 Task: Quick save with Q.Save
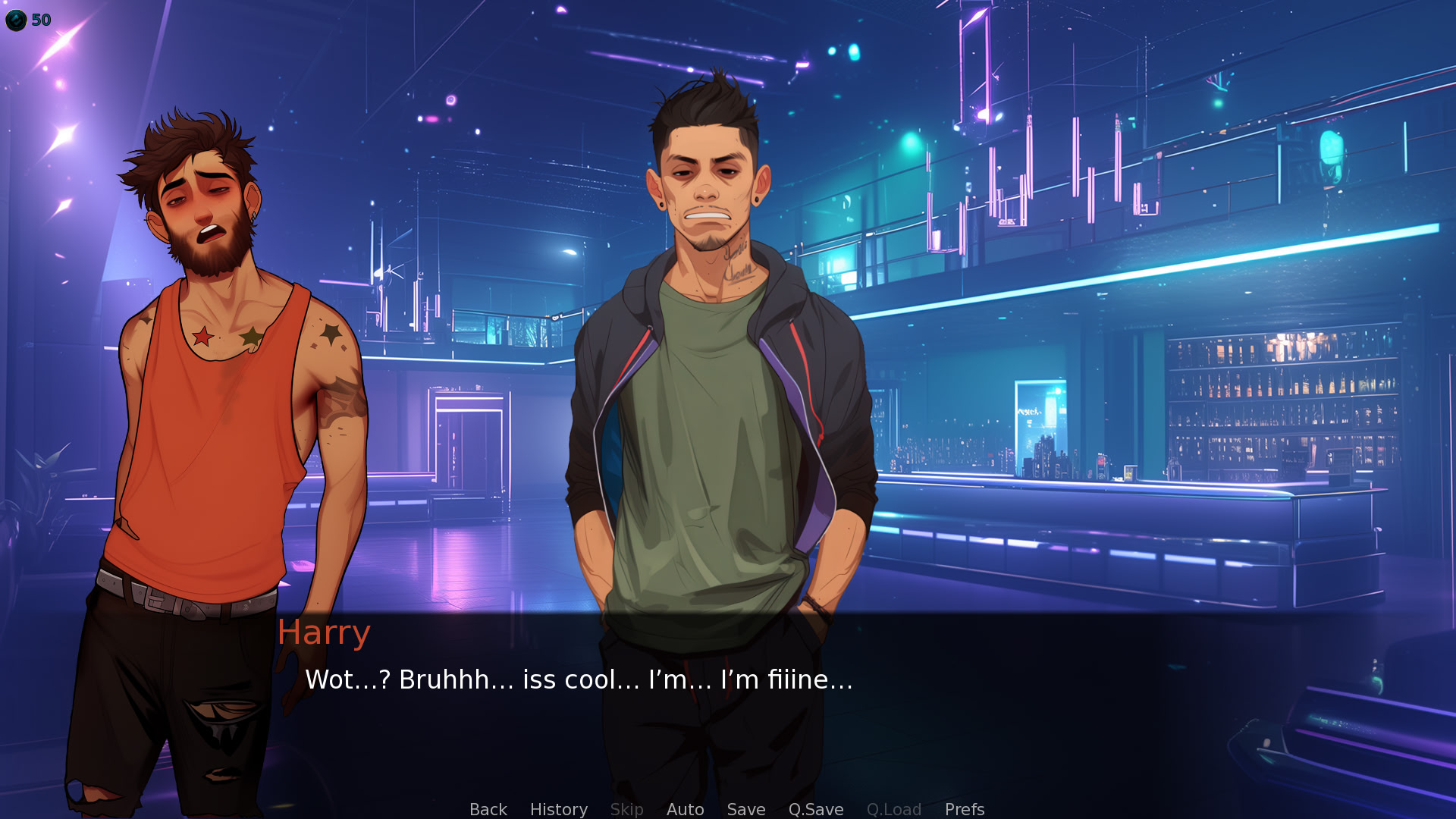(815, 809)
